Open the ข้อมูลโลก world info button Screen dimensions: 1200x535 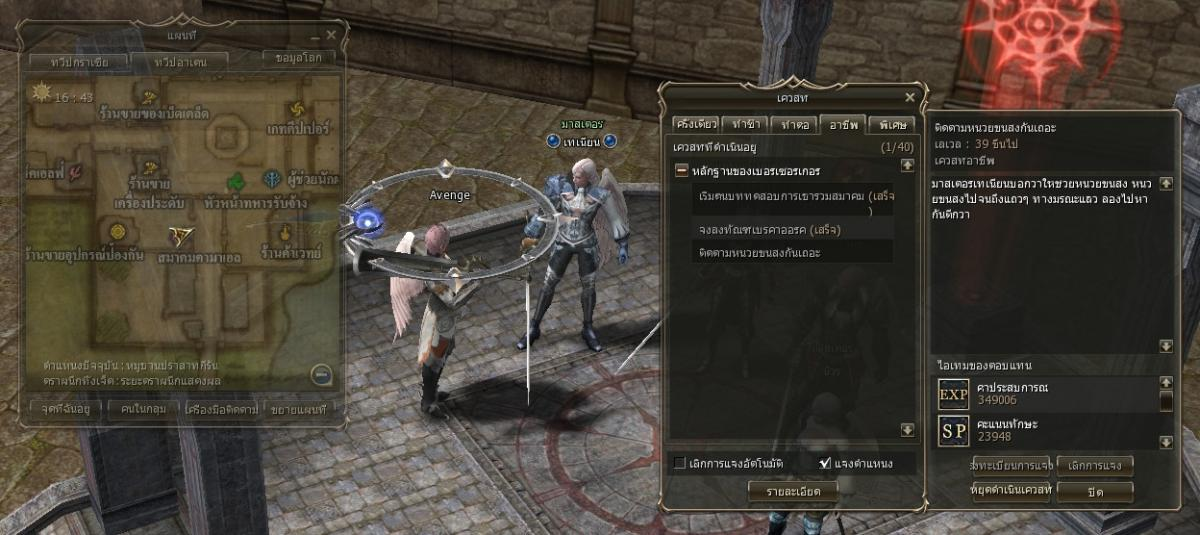(x=298, y=57)
